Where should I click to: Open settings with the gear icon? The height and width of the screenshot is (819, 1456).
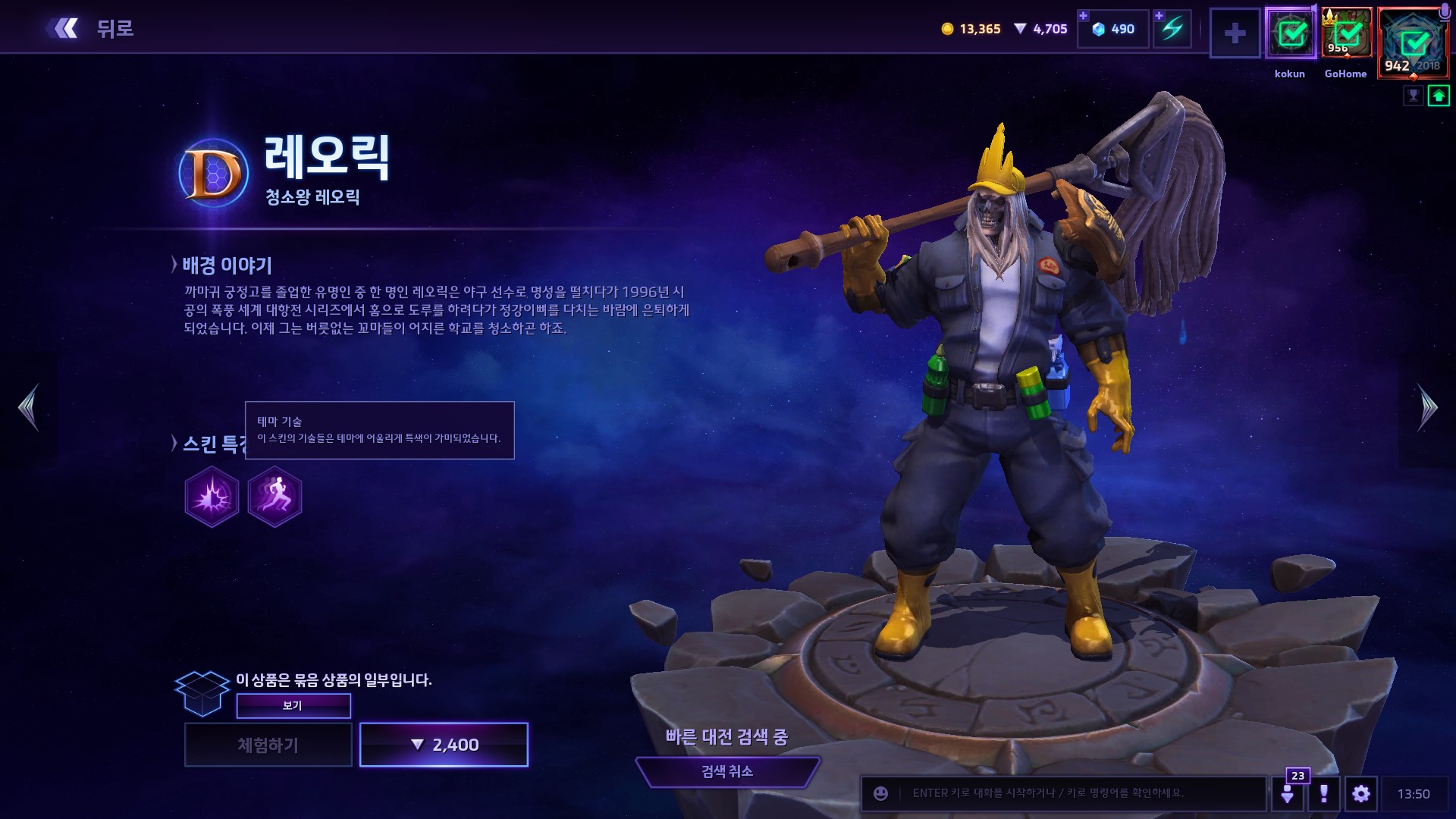click(x=1360, y=793)
